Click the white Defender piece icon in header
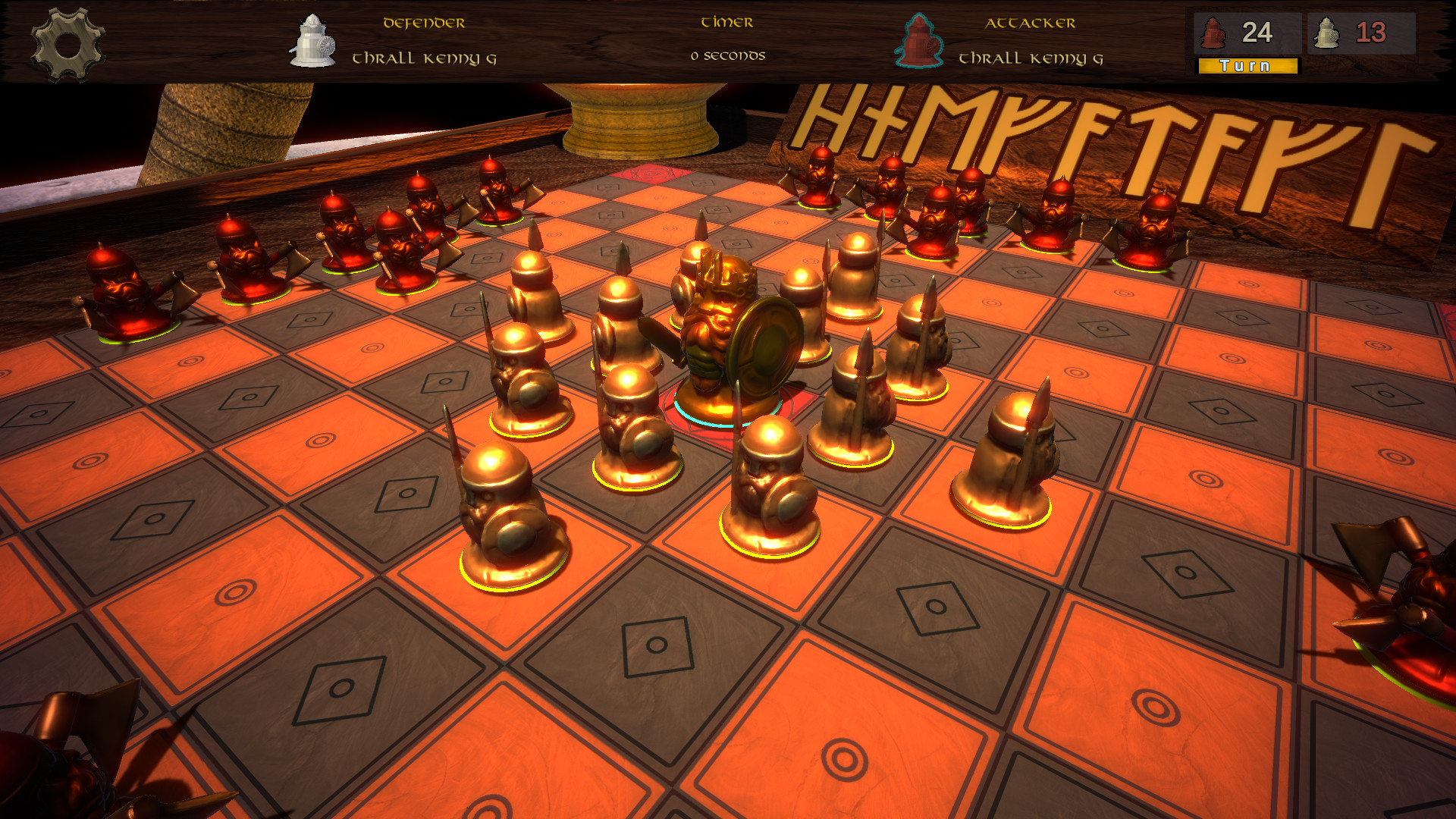Screen dimensions: 1456x819 click(x=311, y=42)
